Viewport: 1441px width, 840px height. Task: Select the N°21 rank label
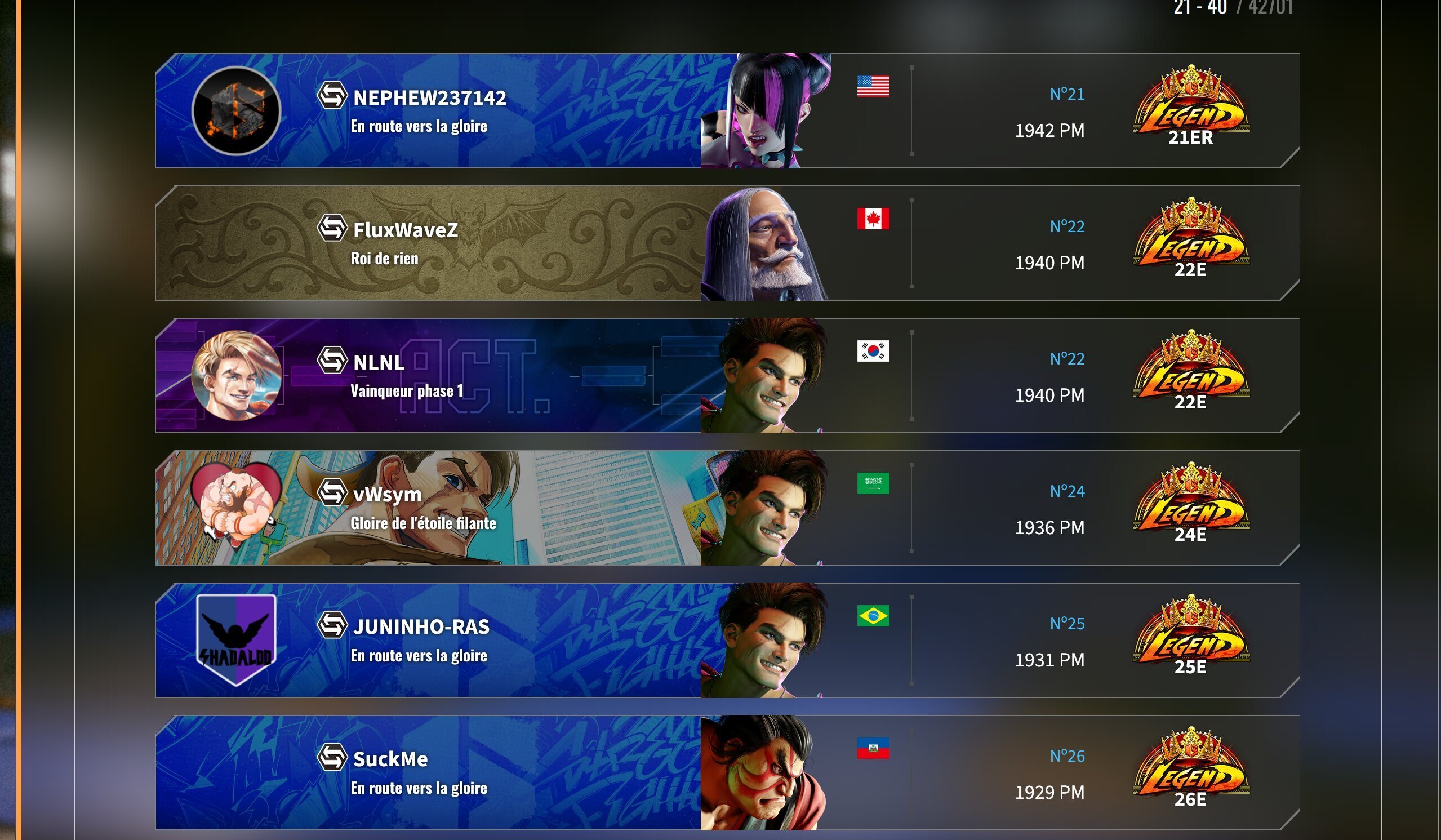point(1067,94)
